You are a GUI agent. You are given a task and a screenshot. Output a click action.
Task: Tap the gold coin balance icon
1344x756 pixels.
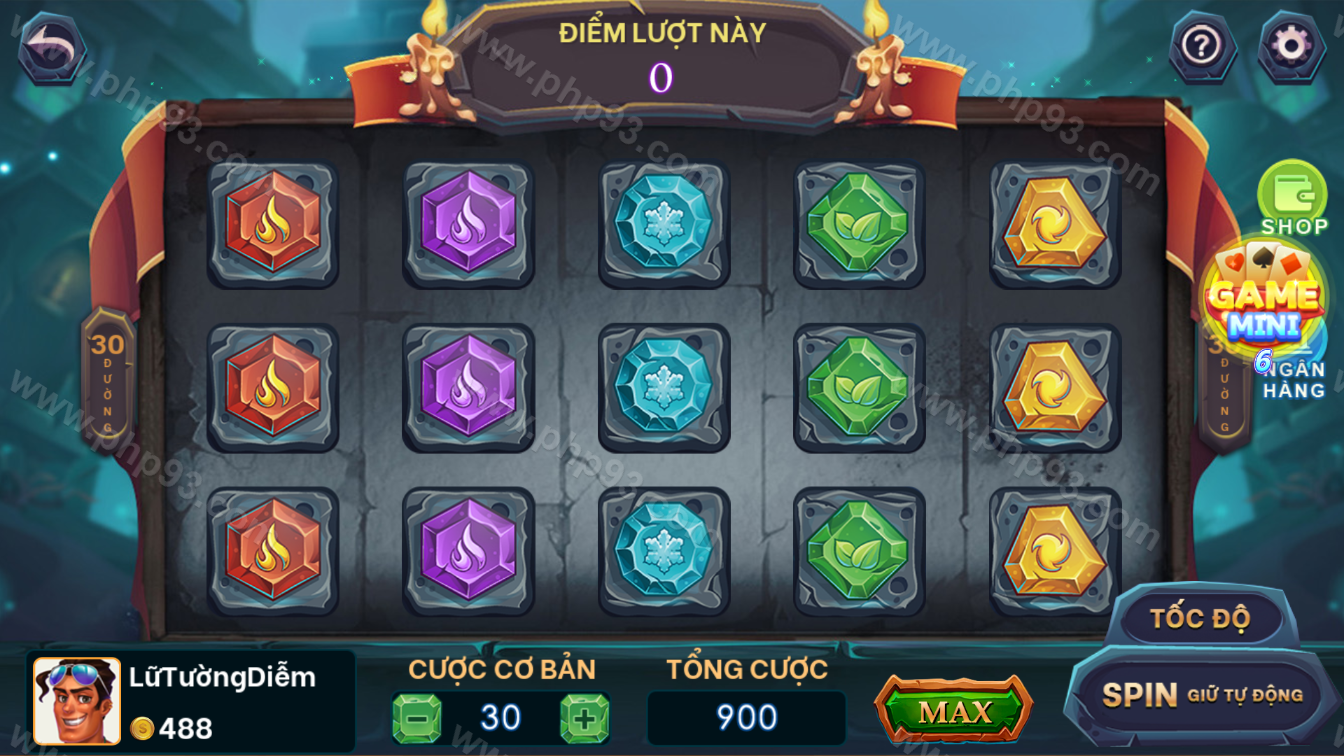(143, 728)
